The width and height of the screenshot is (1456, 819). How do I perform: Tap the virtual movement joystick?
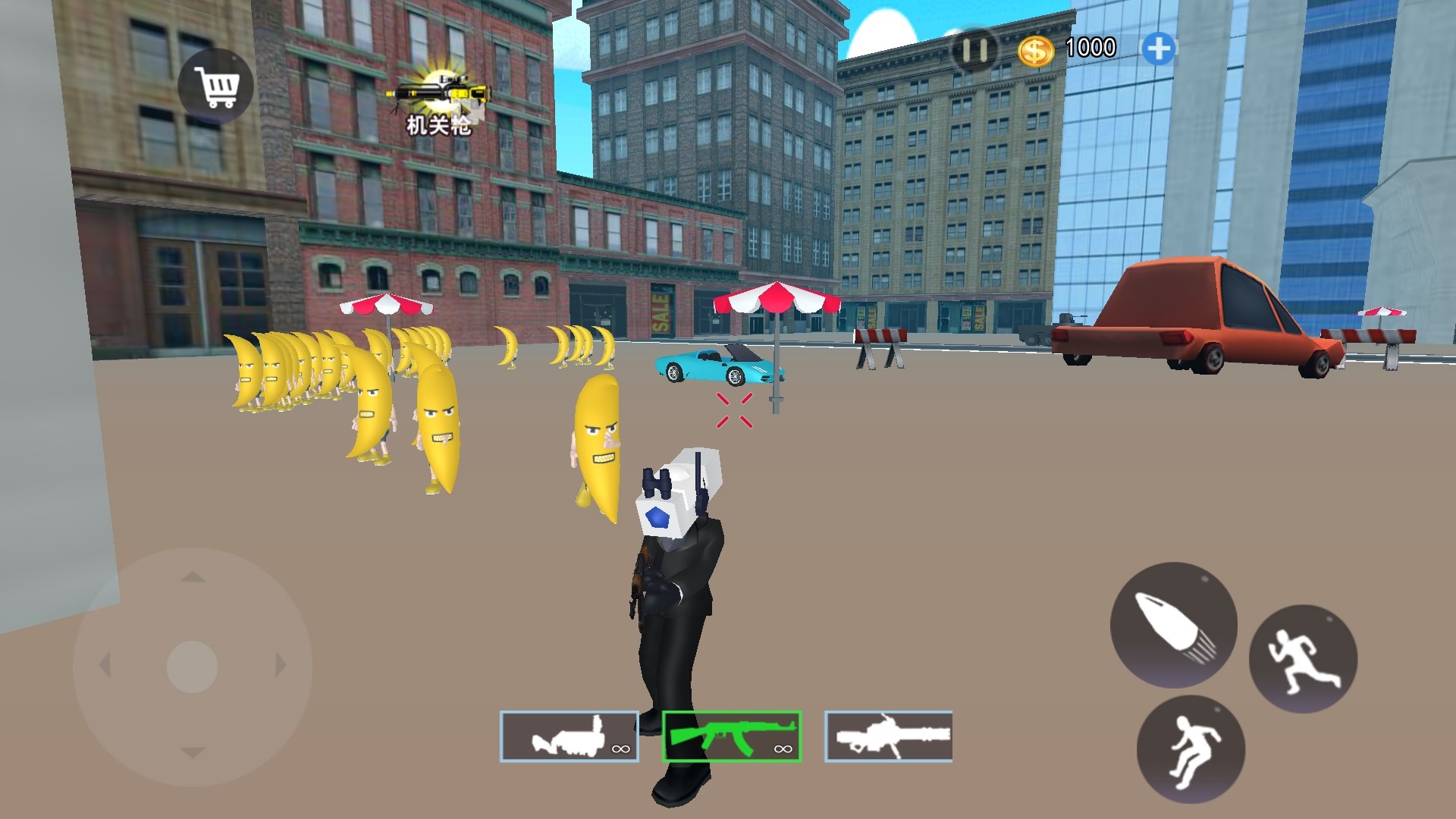[193, 667]
